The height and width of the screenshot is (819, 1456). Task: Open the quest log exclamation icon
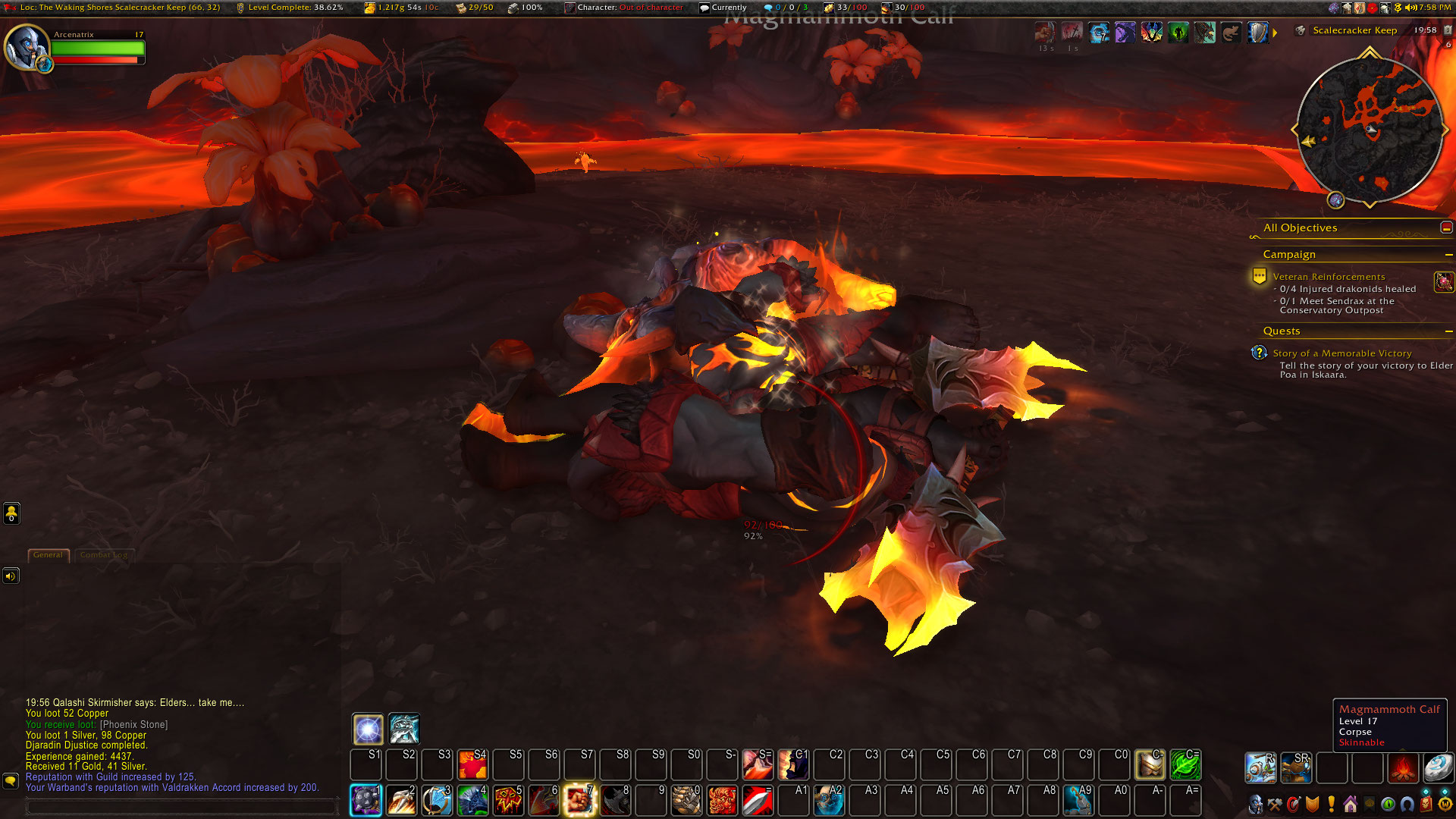pyautogui.click(x=1331, y=804)
